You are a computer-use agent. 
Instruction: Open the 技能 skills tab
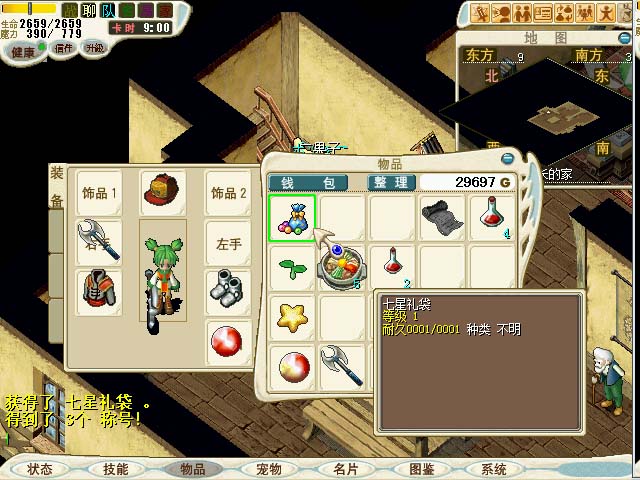(x=116, y=469)
